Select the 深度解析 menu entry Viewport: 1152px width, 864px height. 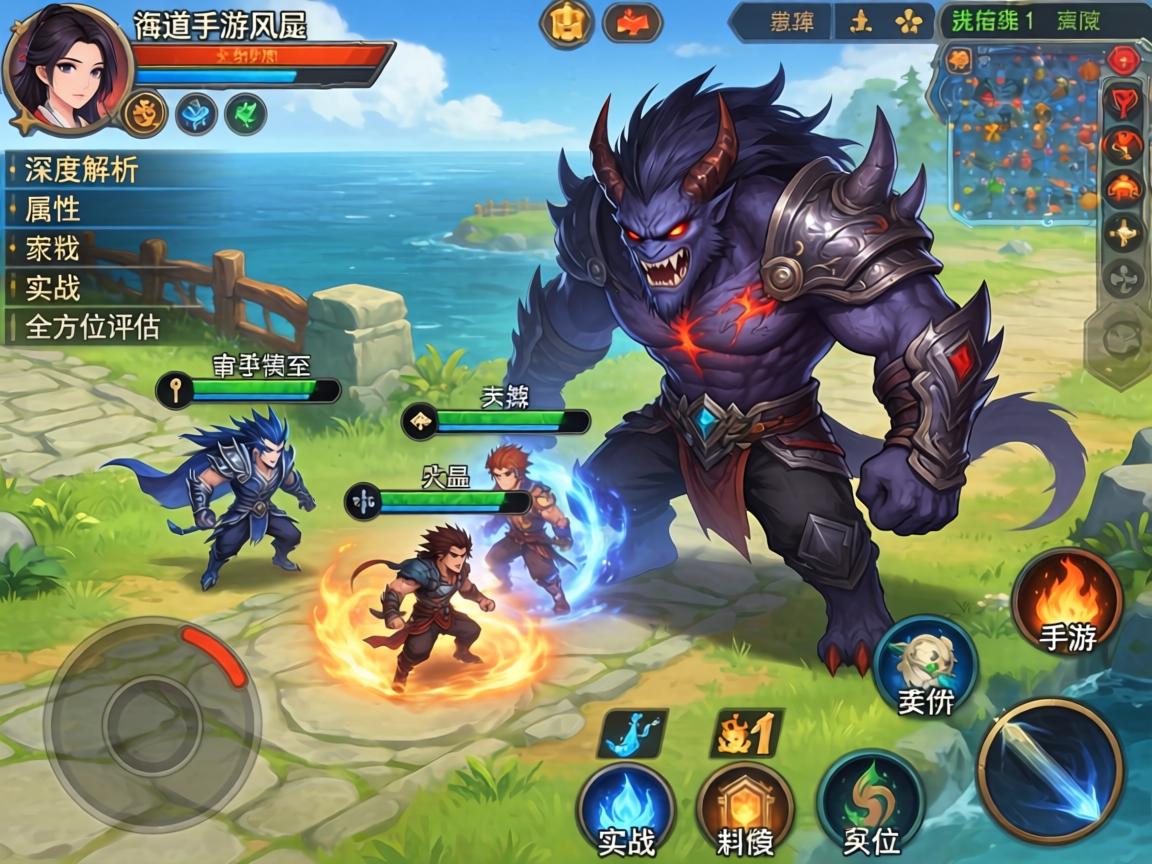(82, 169)
